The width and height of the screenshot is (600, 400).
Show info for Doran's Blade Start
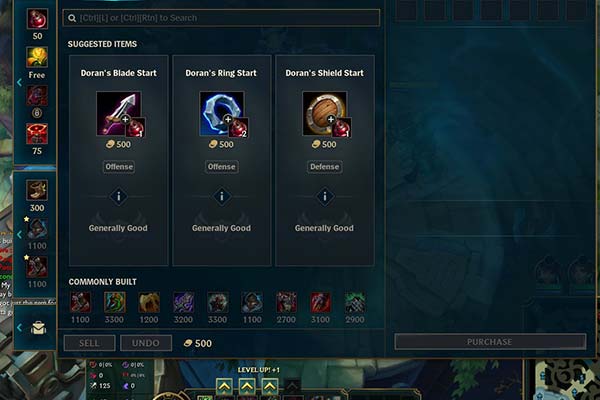118,197
